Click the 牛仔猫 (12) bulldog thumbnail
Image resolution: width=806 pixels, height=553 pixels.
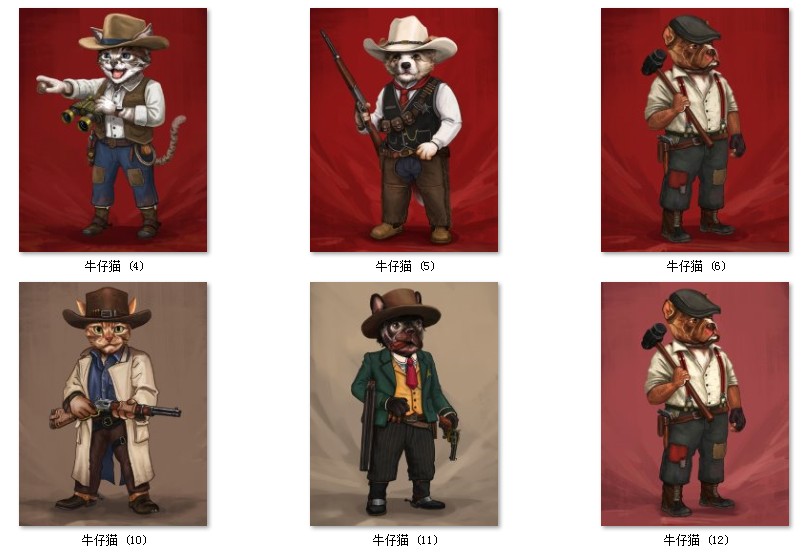coord(695,403)
